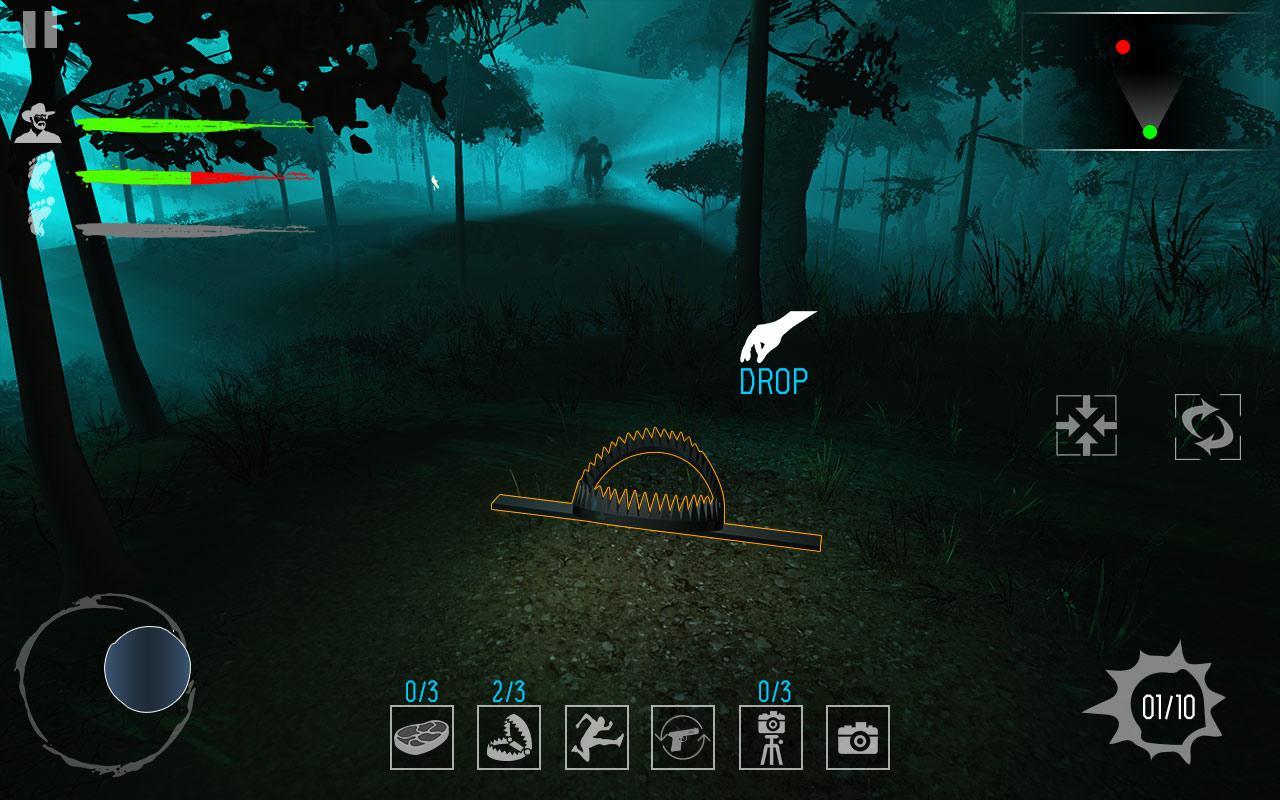The height and width of the screenshot is (800, 1280).
Task: Choose the tripod camera slot
Action: click(x=771, y=737)
